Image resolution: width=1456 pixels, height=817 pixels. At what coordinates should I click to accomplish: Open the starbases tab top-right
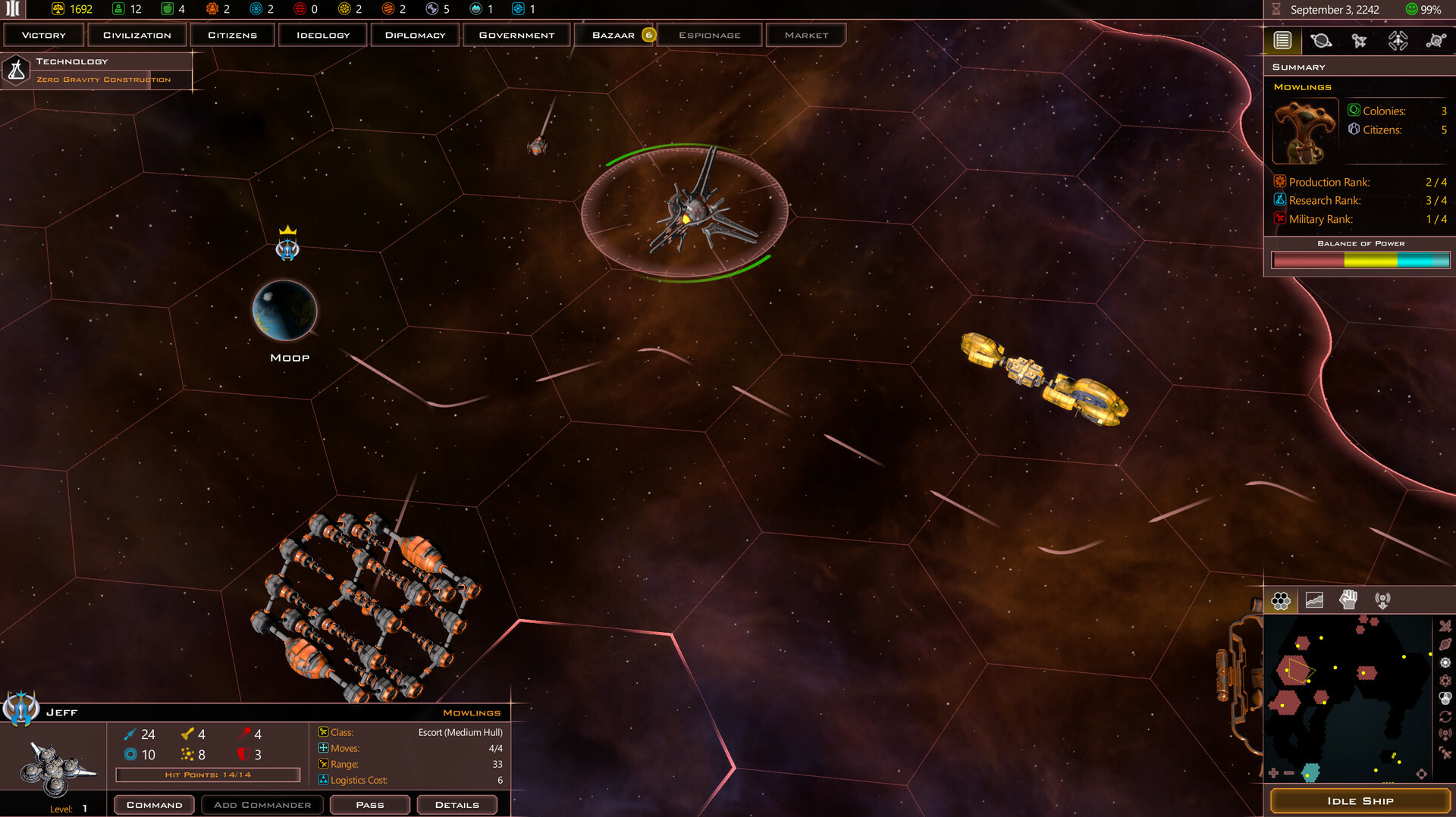click(1436, 41)
